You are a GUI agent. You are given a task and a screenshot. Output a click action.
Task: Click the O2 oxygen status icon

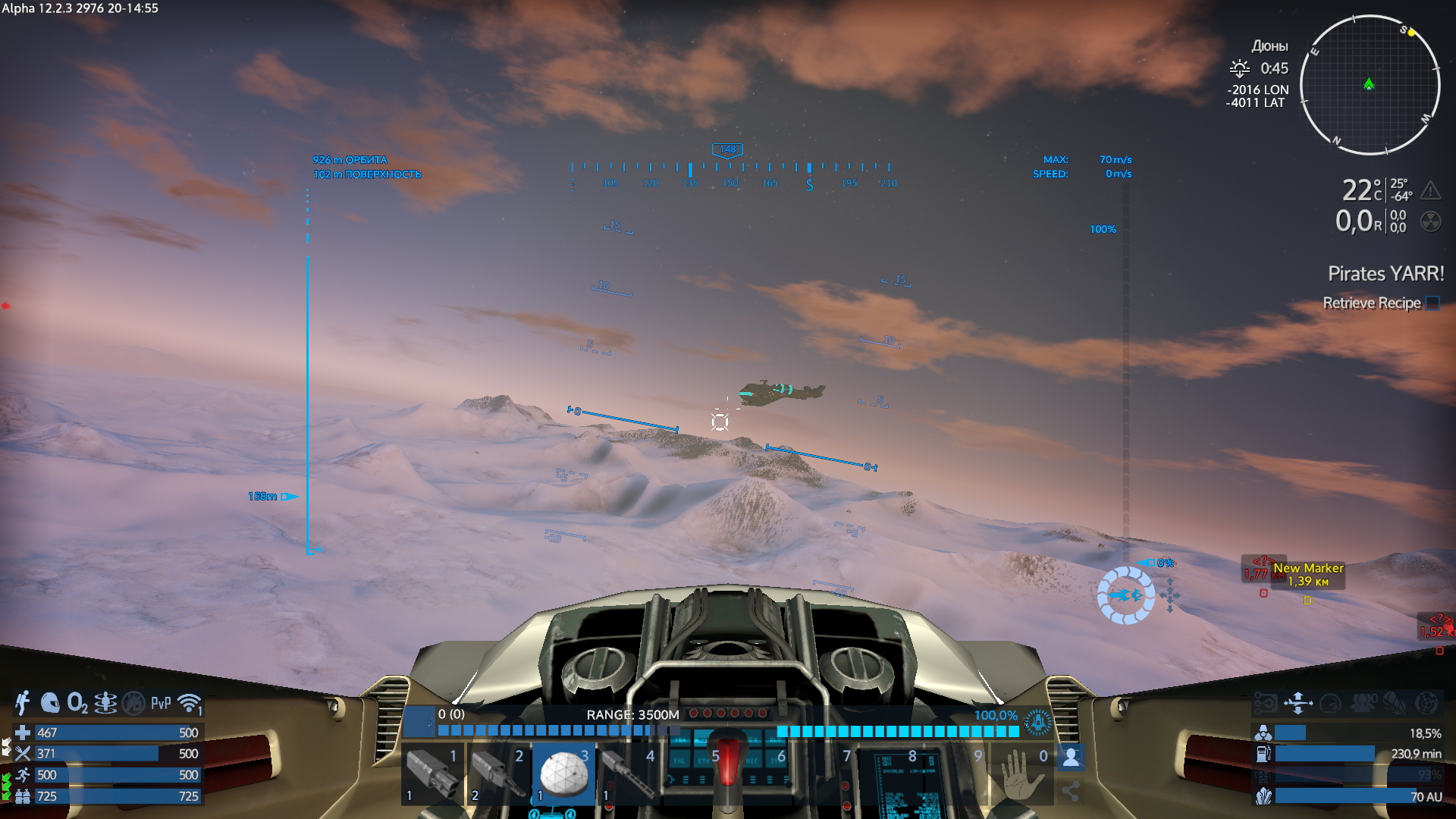tap(77, 703)
